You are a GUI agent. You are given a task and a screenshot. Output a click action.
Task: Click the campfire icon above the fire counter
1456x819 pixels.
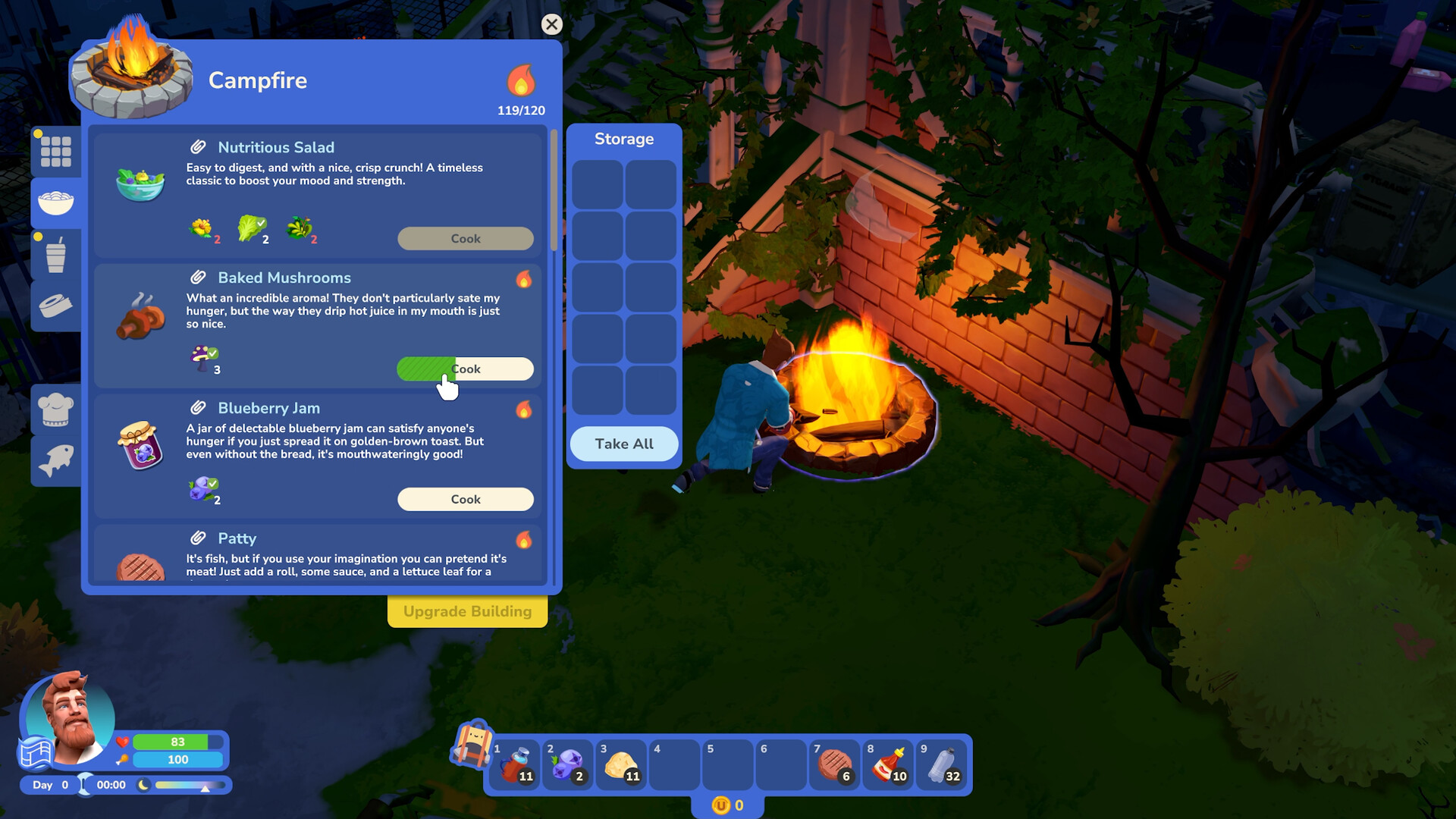[520, 80]
